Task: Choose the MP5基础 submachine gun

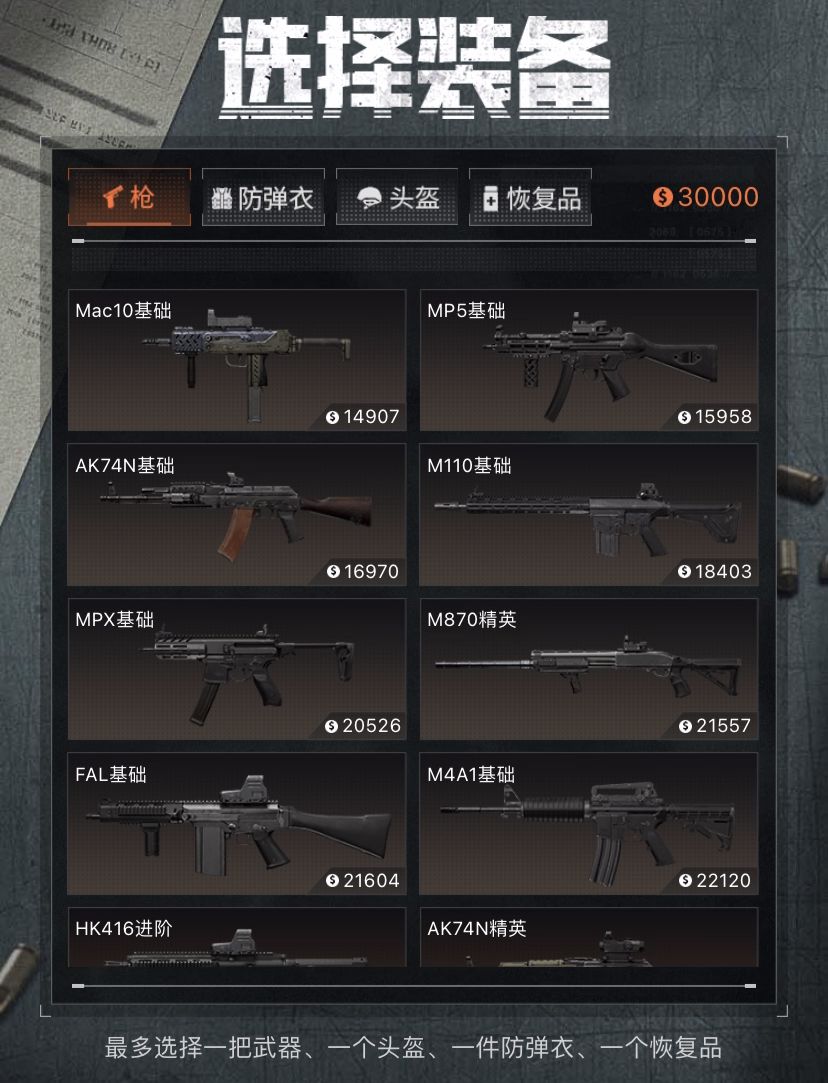Action: pos(589,360)
